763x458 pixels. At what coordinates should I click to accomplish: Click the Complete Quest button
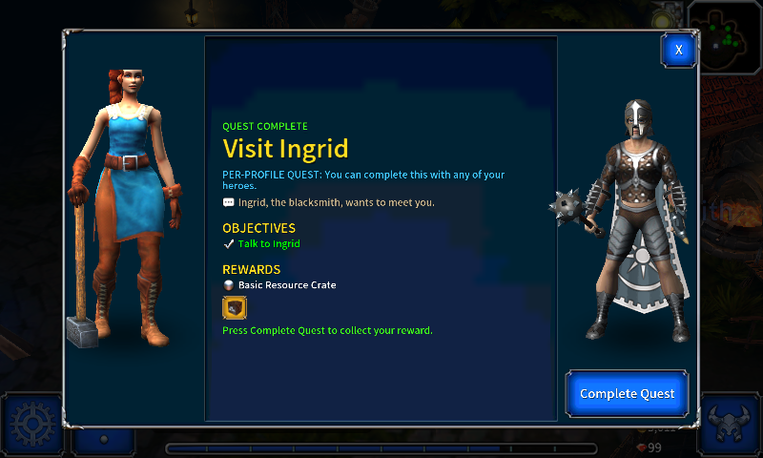coord(627,393)
